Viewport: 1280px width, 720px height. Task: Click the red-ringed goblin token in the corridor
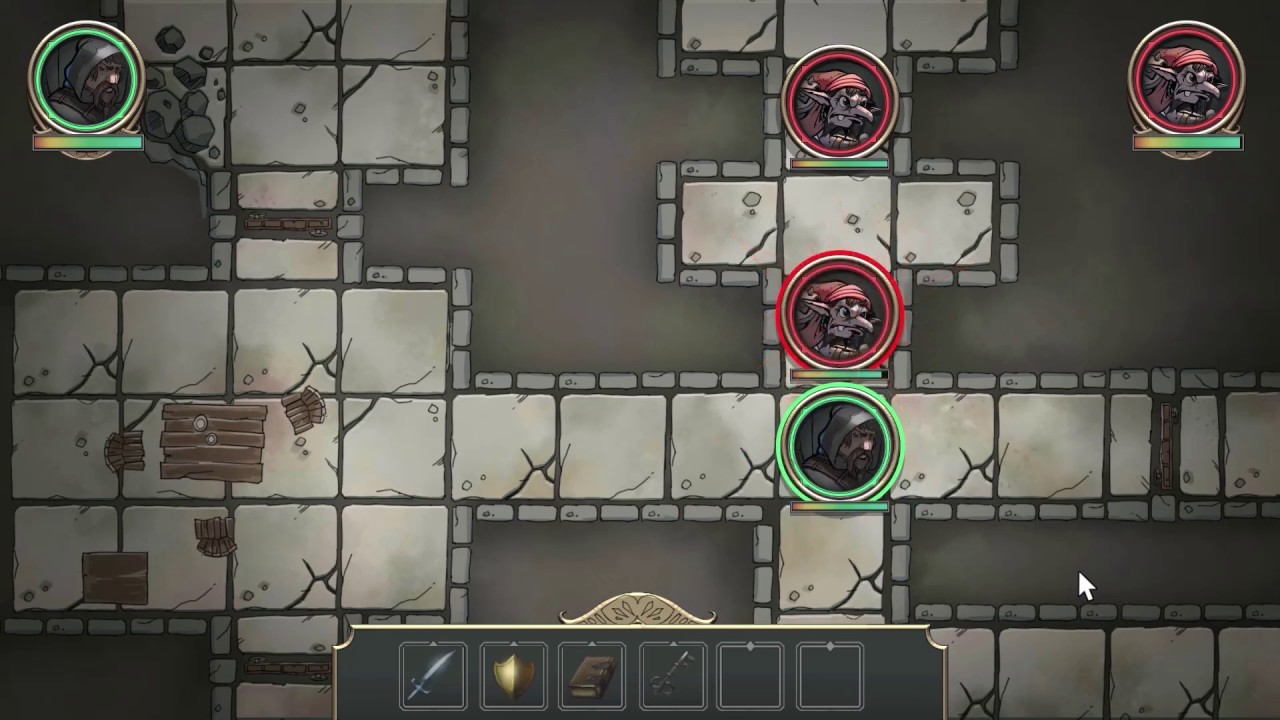[840, 313]
